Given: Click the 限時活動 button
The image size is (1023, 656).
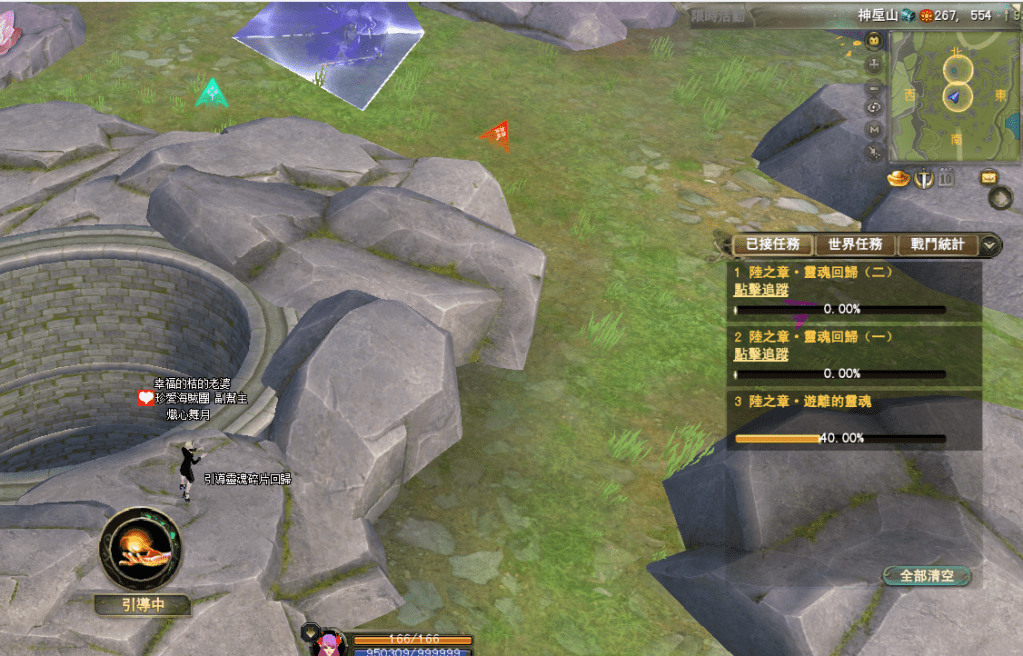Looking at the screenshot, I should [717, 15].
